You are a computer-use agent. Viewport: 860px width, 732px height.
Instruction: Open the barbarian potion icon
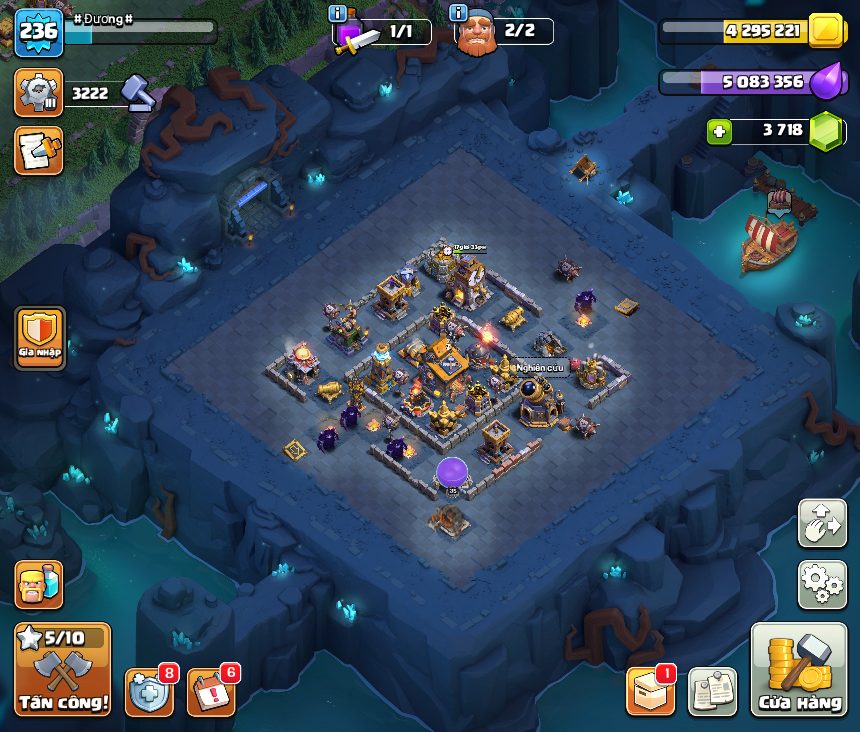39,584
